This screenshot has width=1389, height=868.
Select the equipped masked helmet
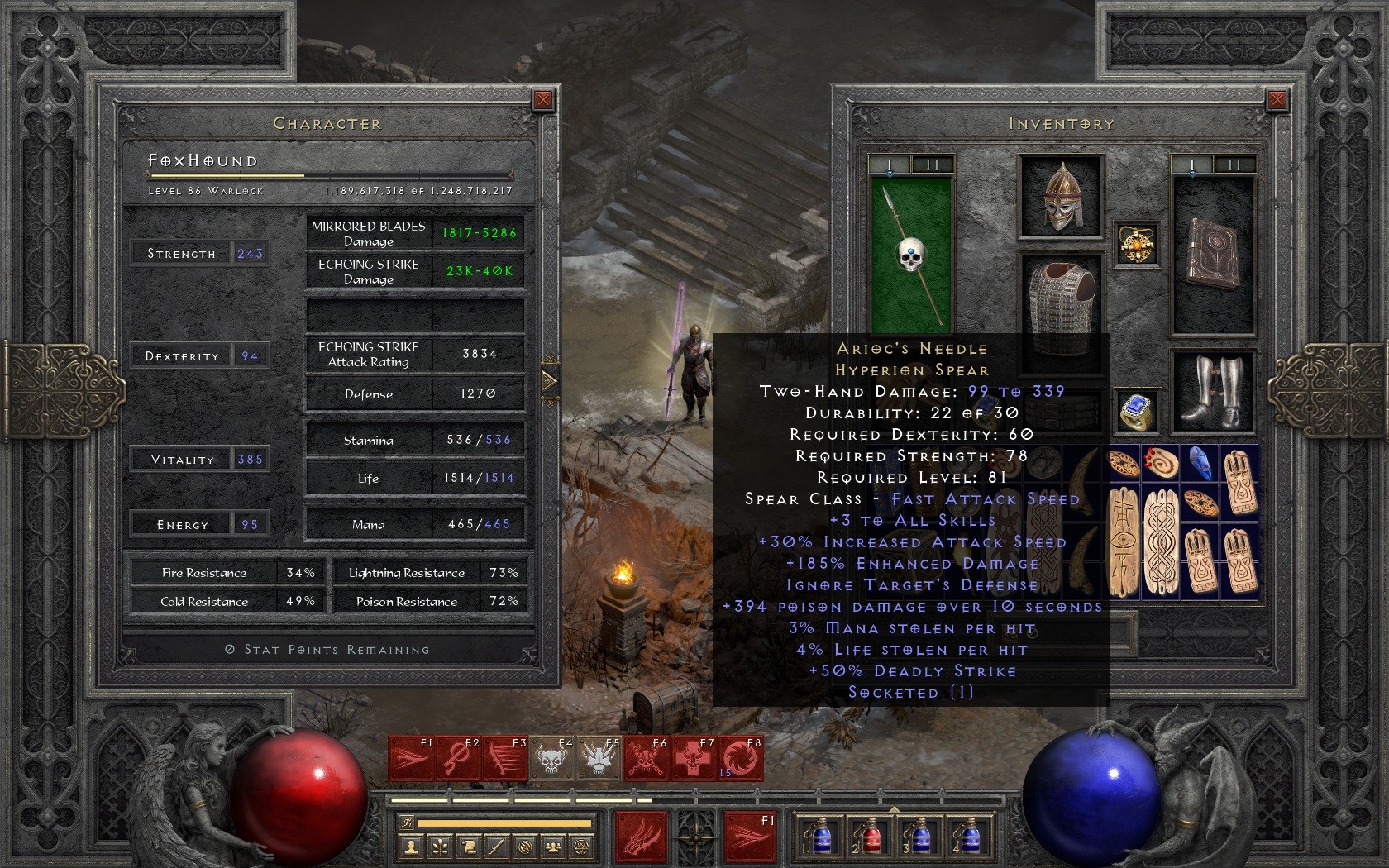pyautogui.click(x=1062, y=197)
